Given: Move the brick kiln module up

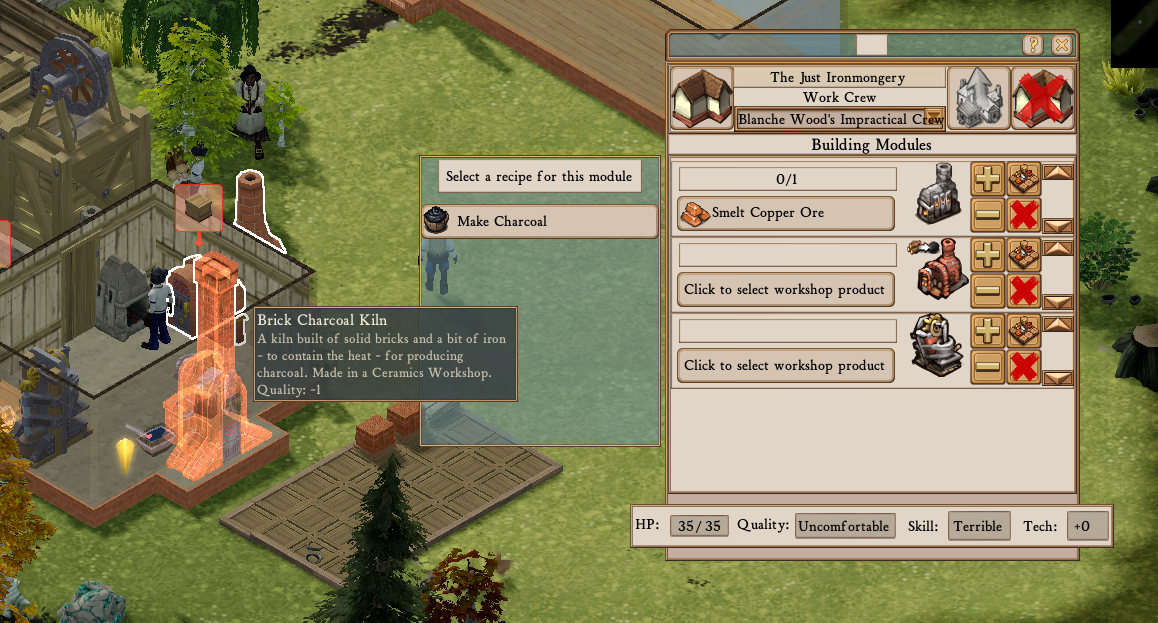Looking at the screenshot, I should coord(1058,248).
